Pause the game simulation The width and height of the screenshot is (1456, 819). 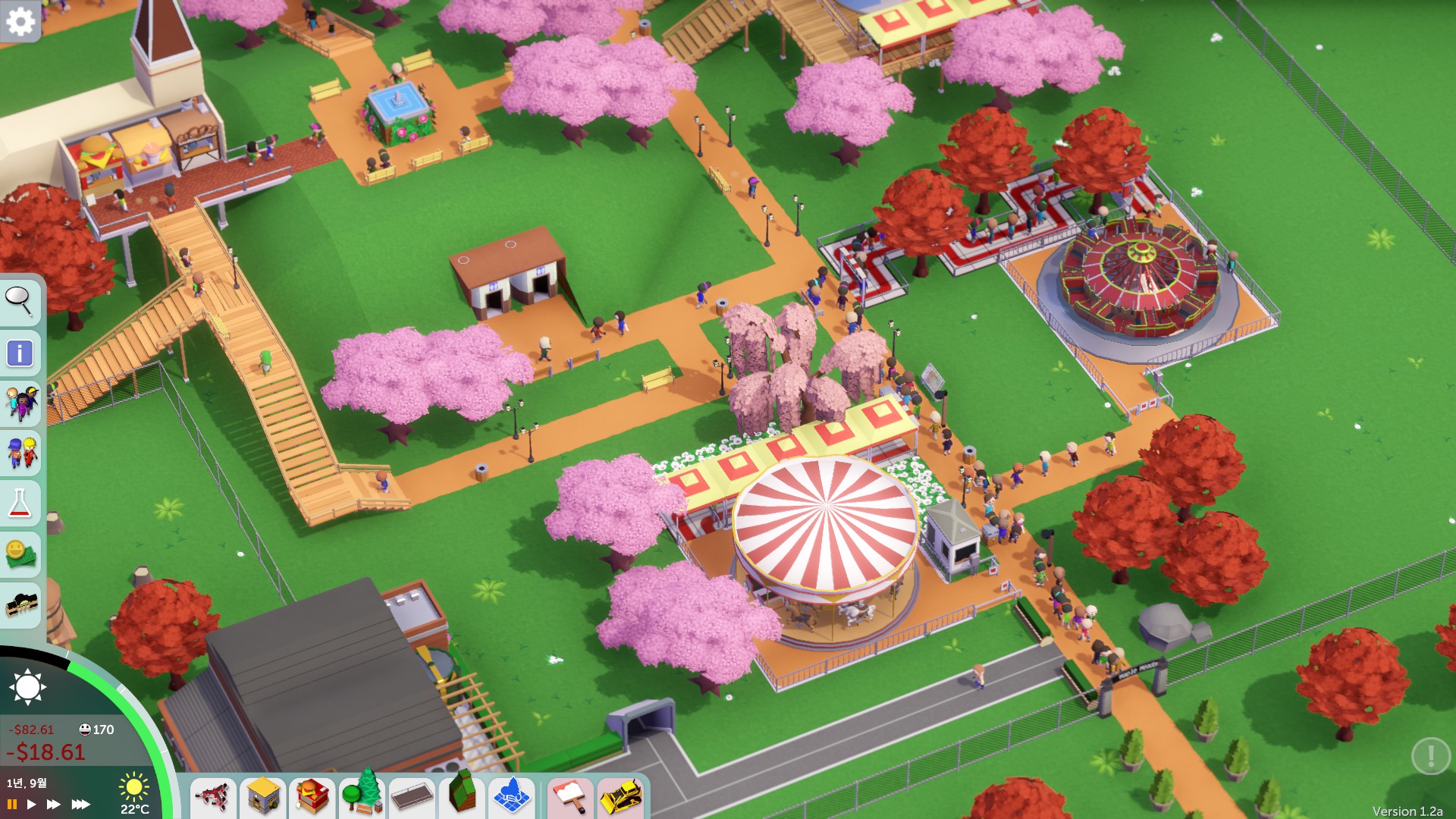[x=12, y=804]
